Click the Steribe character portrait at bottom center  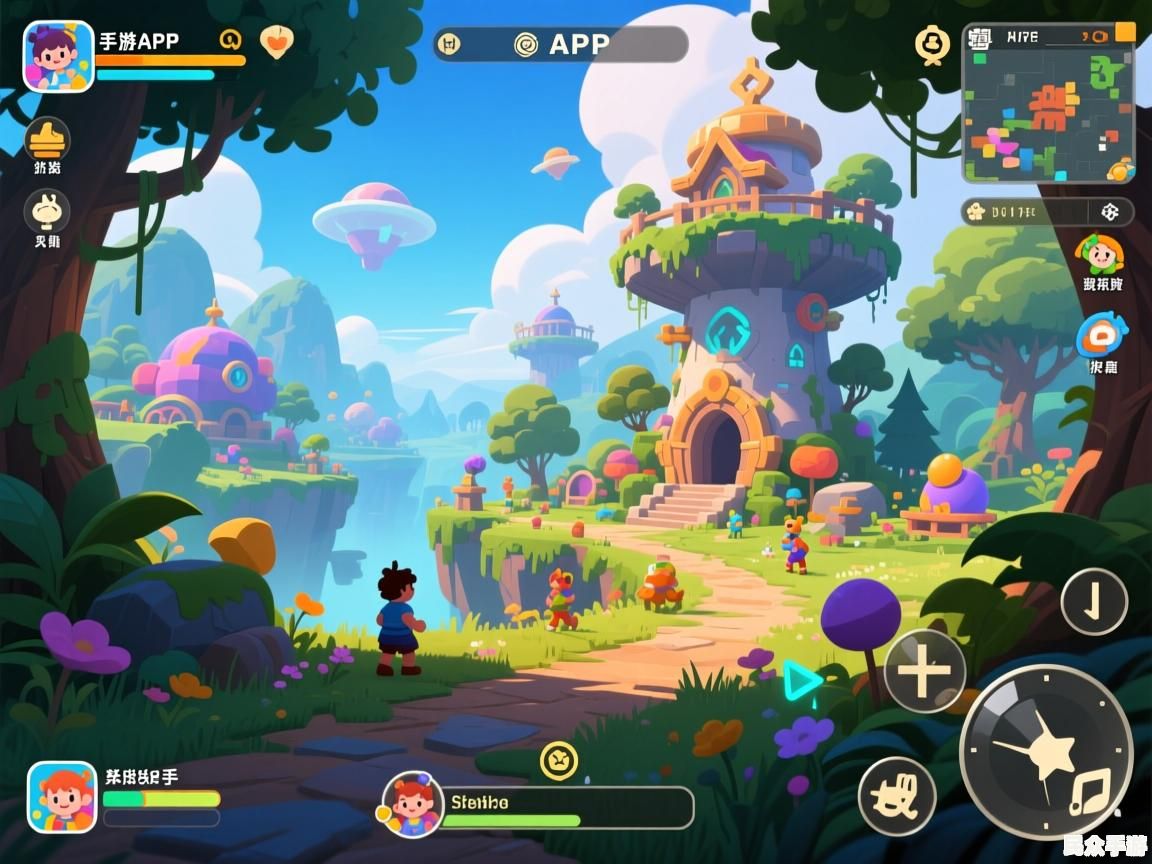point(413,804)
